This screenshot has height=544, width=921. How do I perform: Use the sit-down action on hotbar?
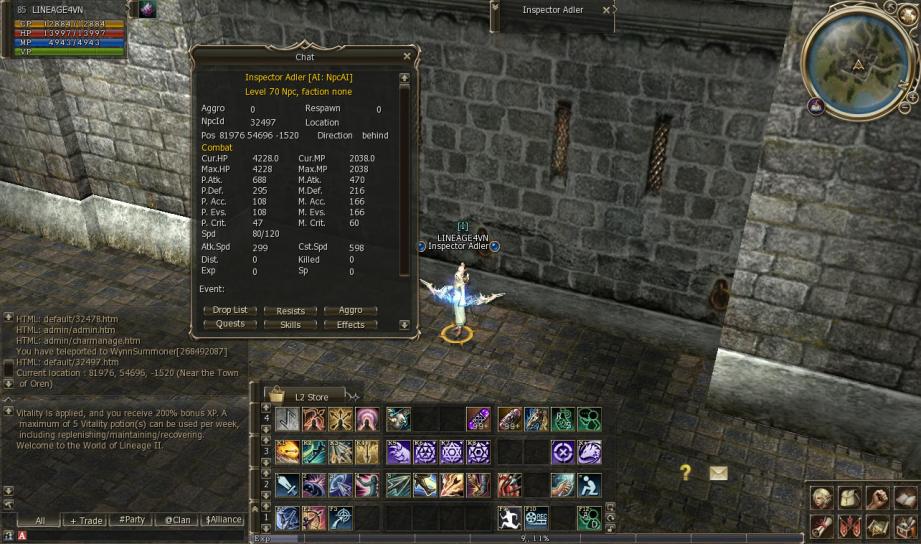tap(589, 485)
